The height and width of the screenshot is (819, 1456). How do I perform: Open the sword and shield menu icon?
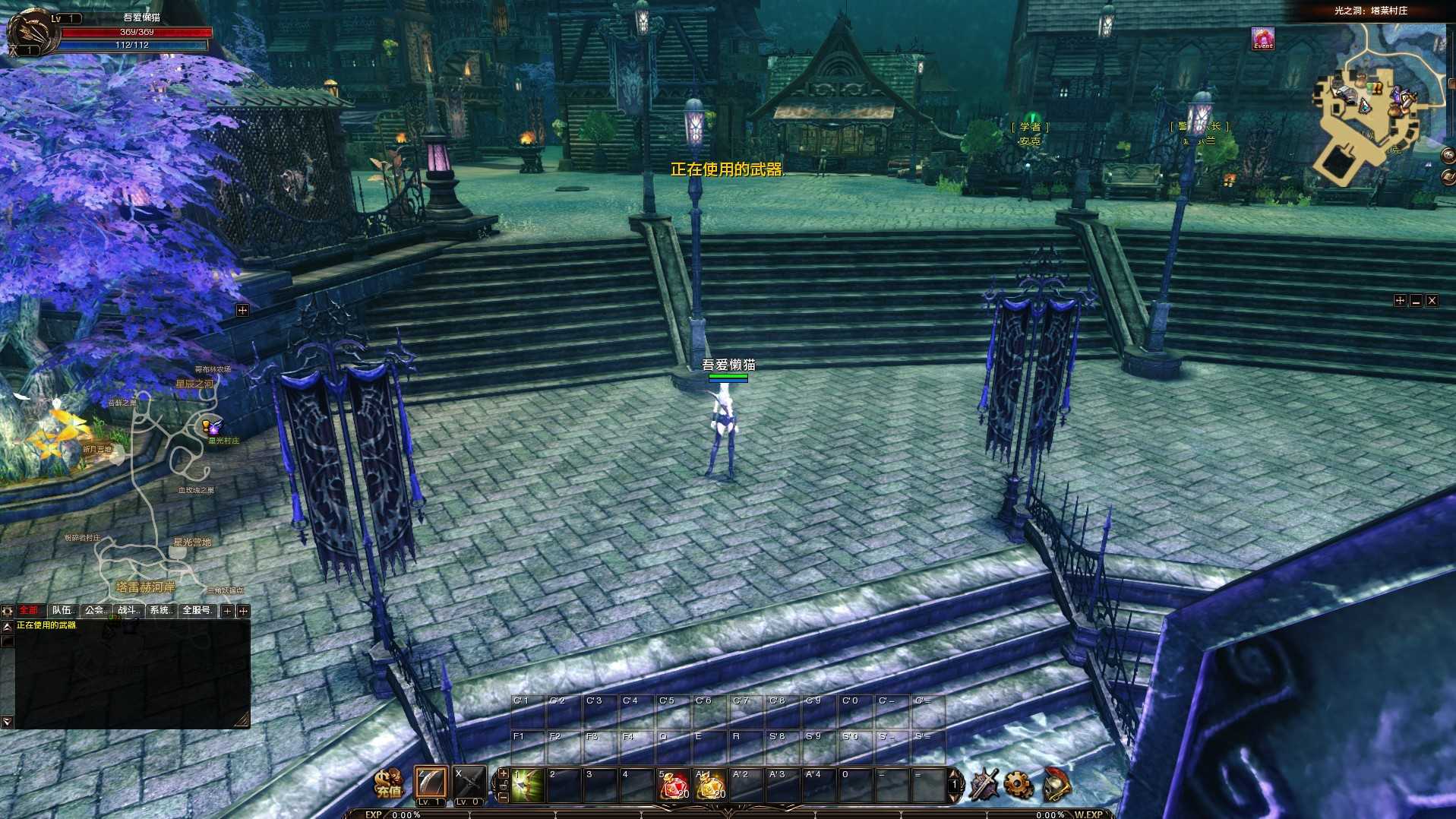click(x=984, y=785)
